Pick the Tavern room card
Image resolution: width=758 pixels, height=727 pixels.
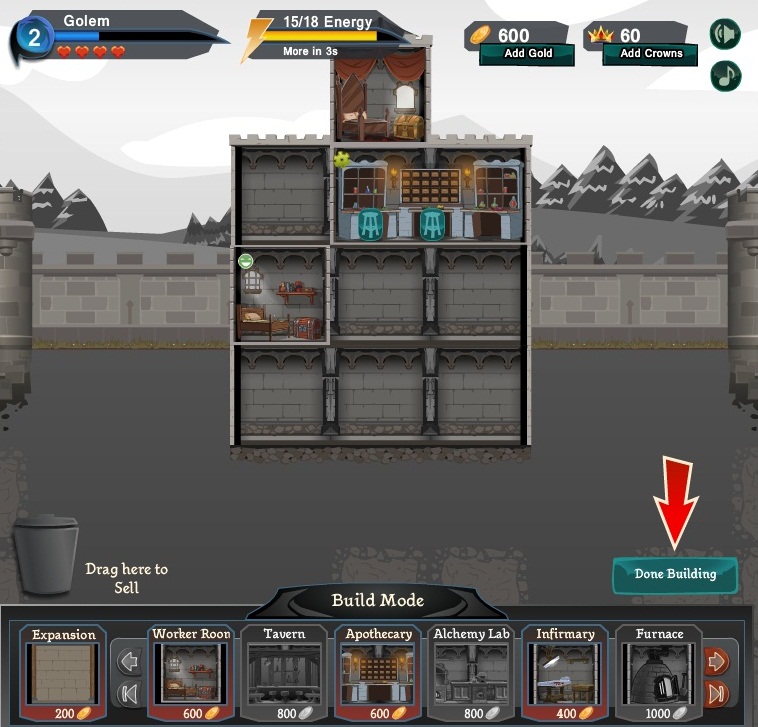[x=284, y=670]
